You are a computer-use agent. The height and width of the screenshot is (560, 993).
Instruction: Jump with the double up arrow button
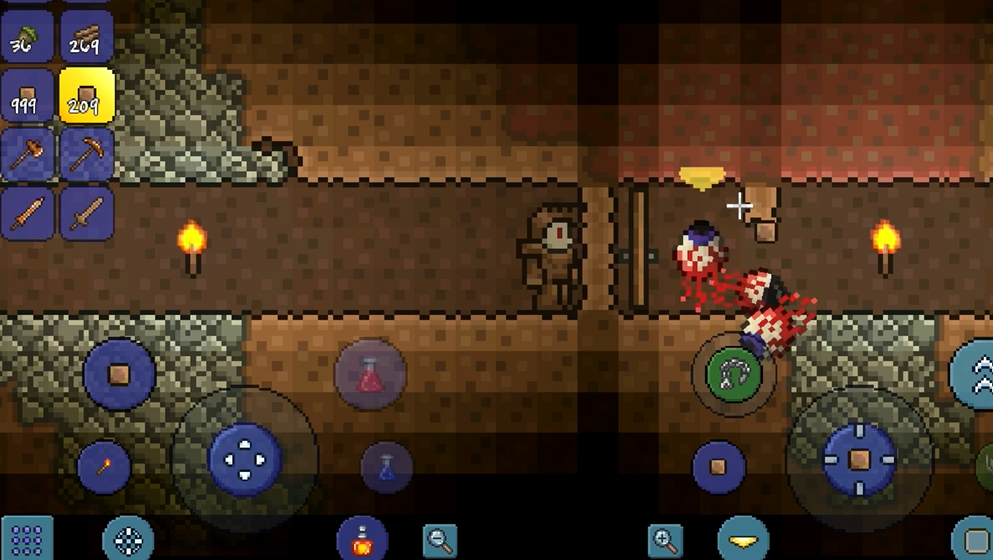click(x=975, y=374)
